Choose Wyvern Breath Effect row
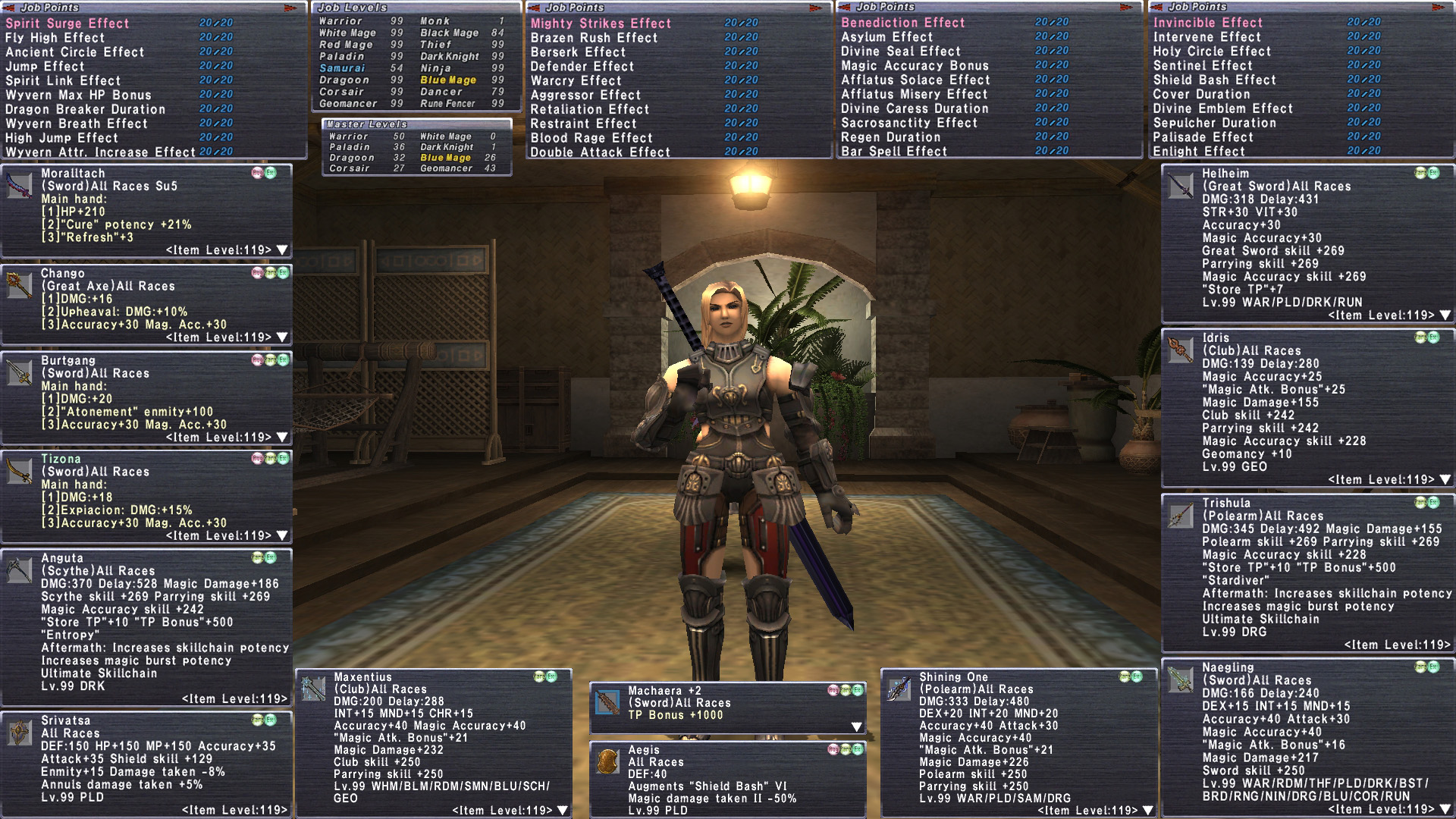Screen dimensions: 1456x819 (x=76, y=124)
